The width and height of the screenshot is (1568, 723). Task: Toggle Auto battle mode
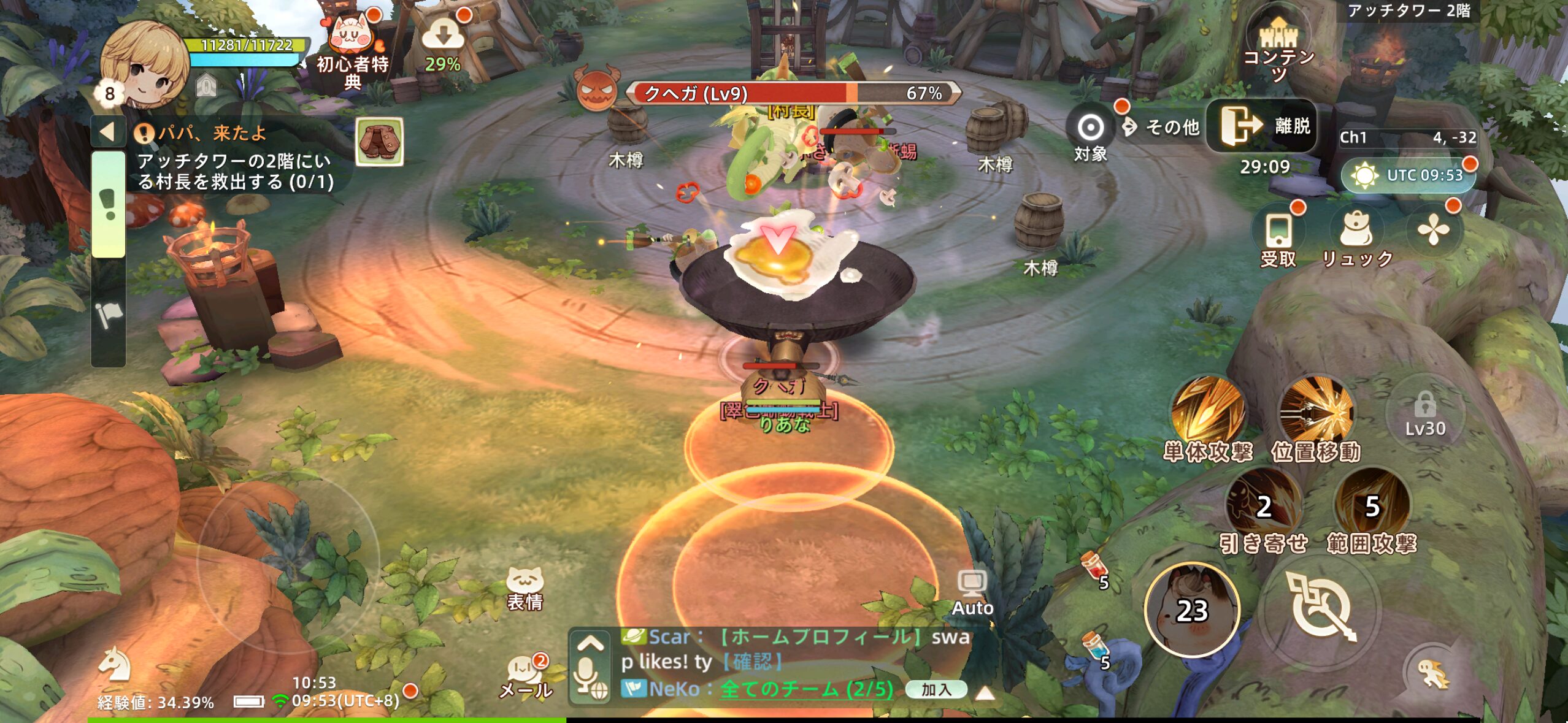(972, 592)
